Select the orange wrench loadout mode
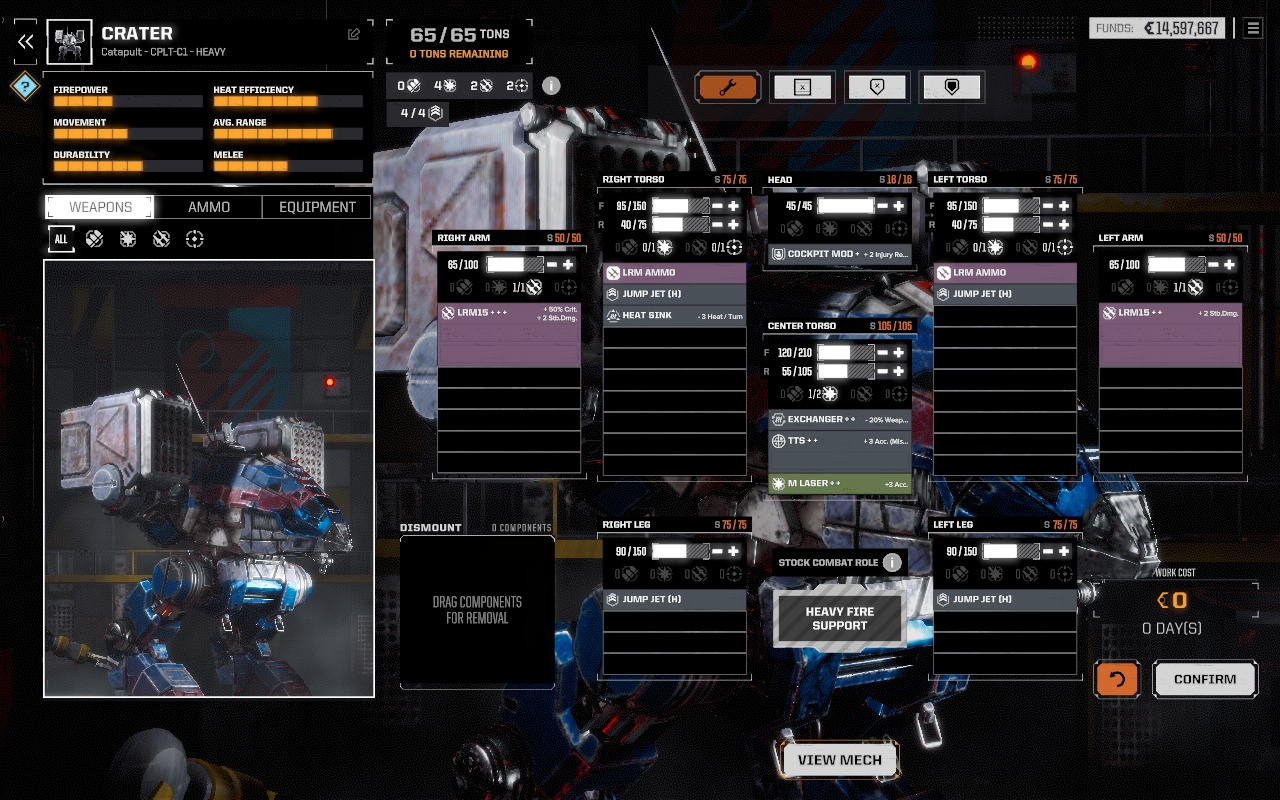 pyautogui.click(x=728, y=87)
